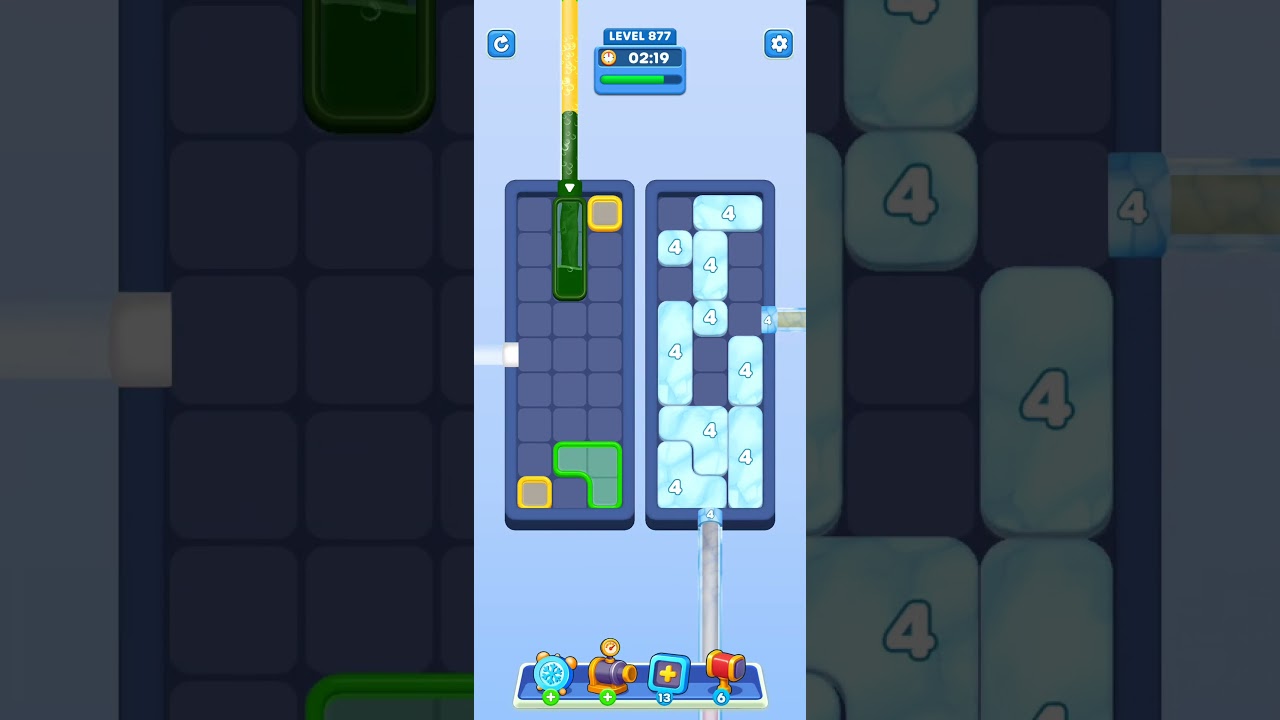Screen dimensions: 1280x720
Task: Tap the ice block at the bottom board exit
Action: (x=711, y=513)
